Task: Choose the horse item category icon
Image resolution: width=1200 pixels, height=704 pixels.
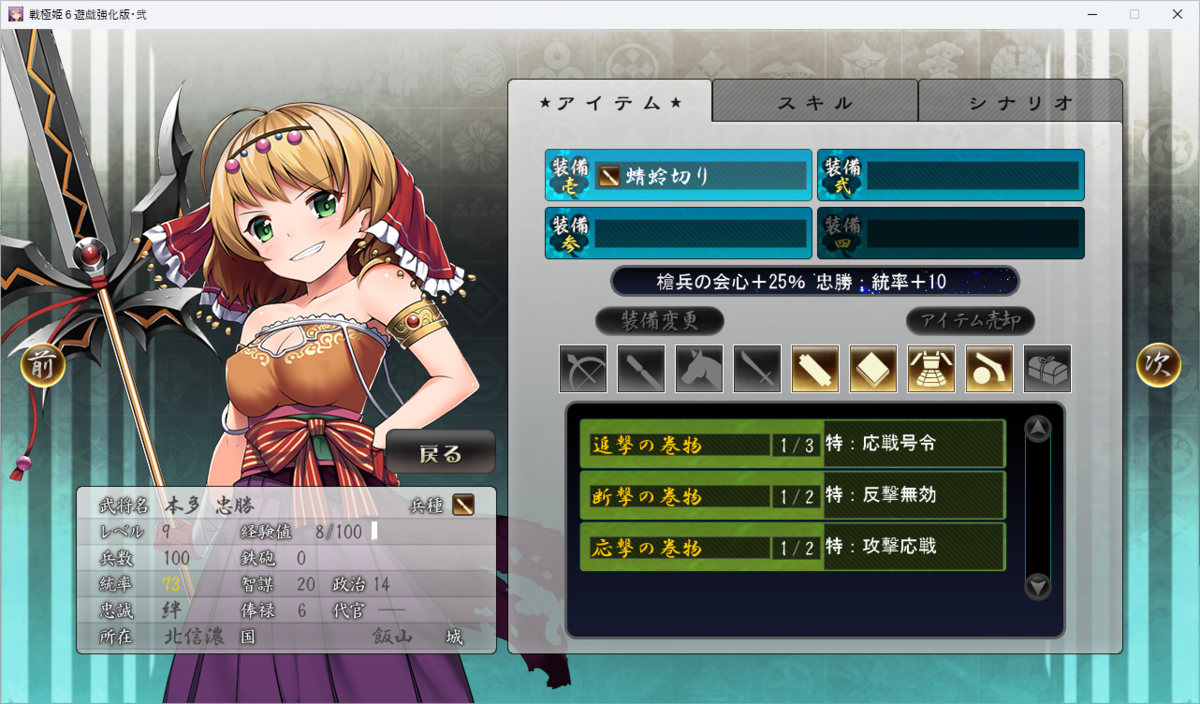Action: tap(699, 369)
